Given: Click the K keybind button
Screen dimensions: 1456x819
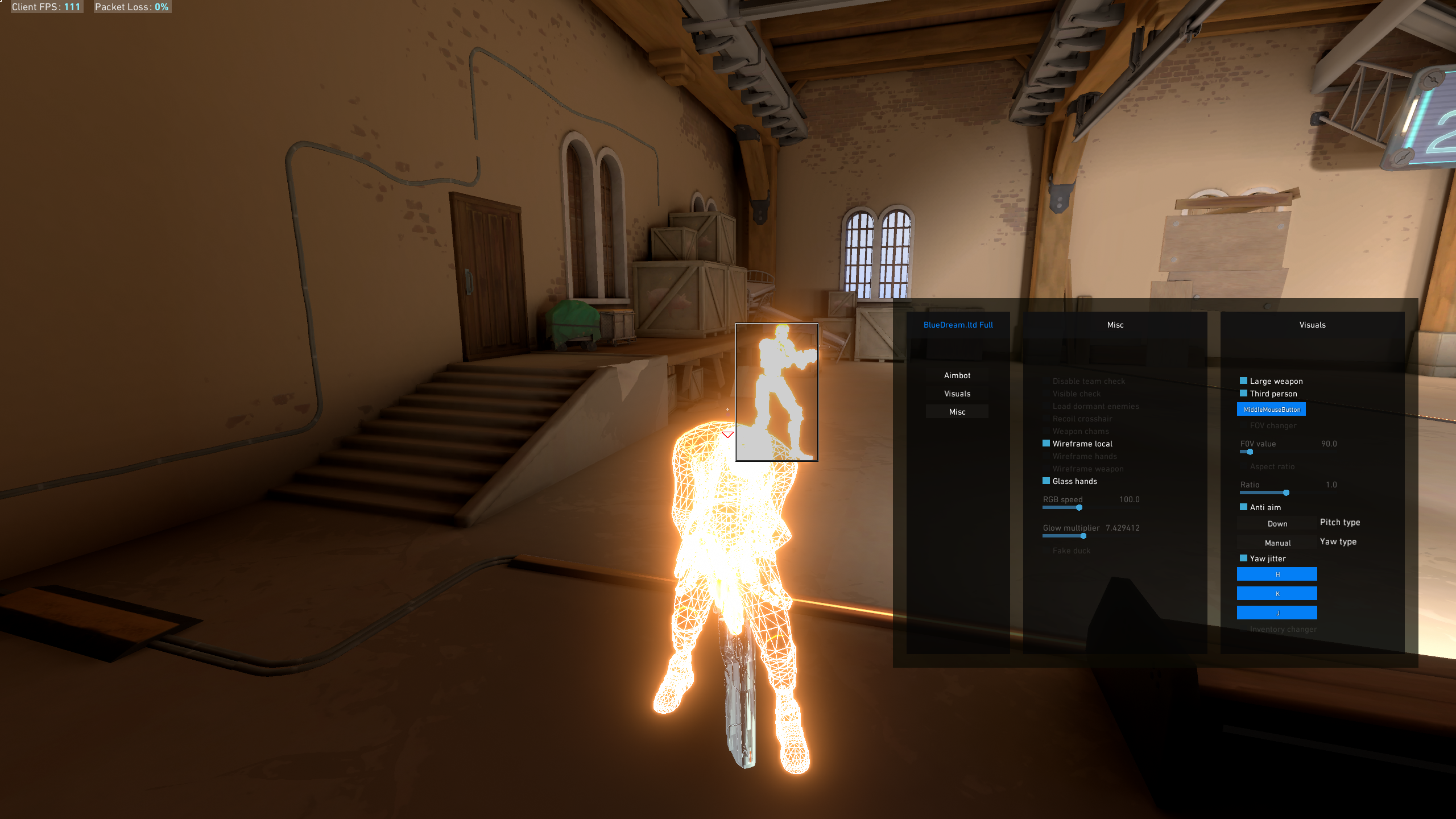Looking at the screenshot, I should tap(1277, 594).
